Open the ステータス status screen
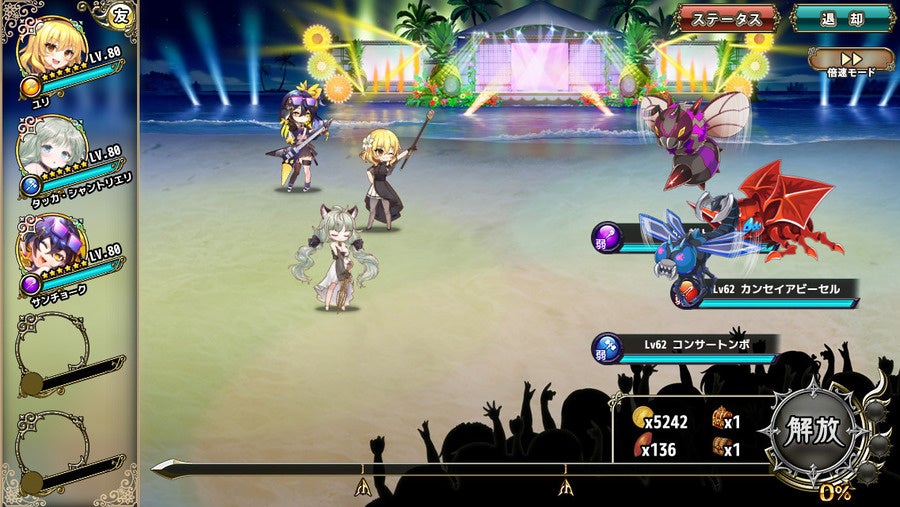Screen dimensions: 900x507 pos(727,18)
